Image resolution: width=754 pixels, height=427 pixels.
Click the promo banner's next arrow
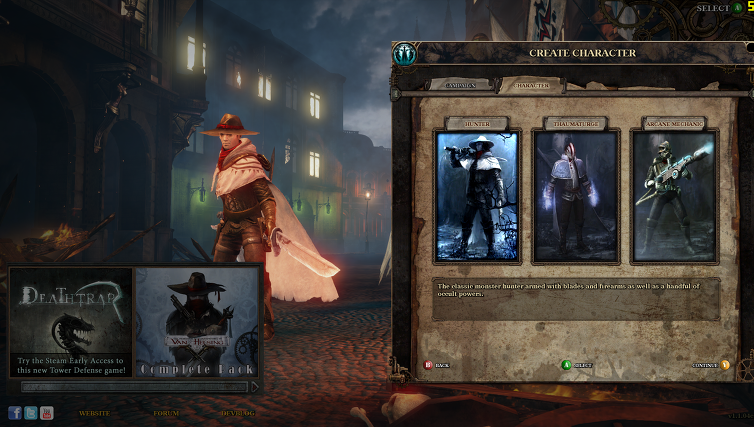coord(255,386)
